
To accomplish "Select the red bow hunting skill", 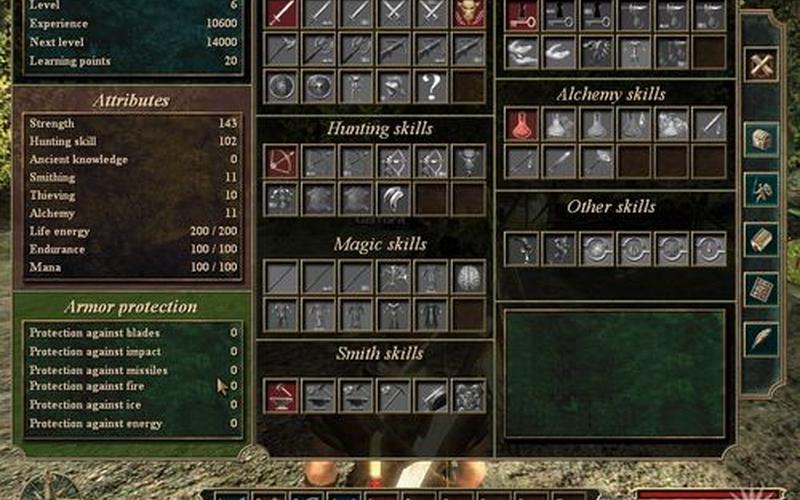I will (x=282, y=161).
